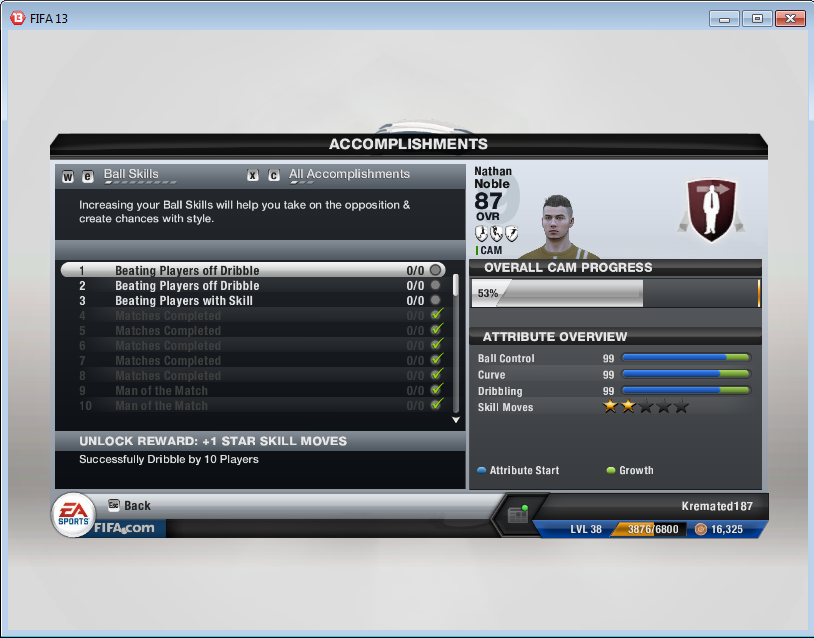Select accomplishment row 3 Beating Players with Skill
The image size is (814, 638).
point(184,301)
